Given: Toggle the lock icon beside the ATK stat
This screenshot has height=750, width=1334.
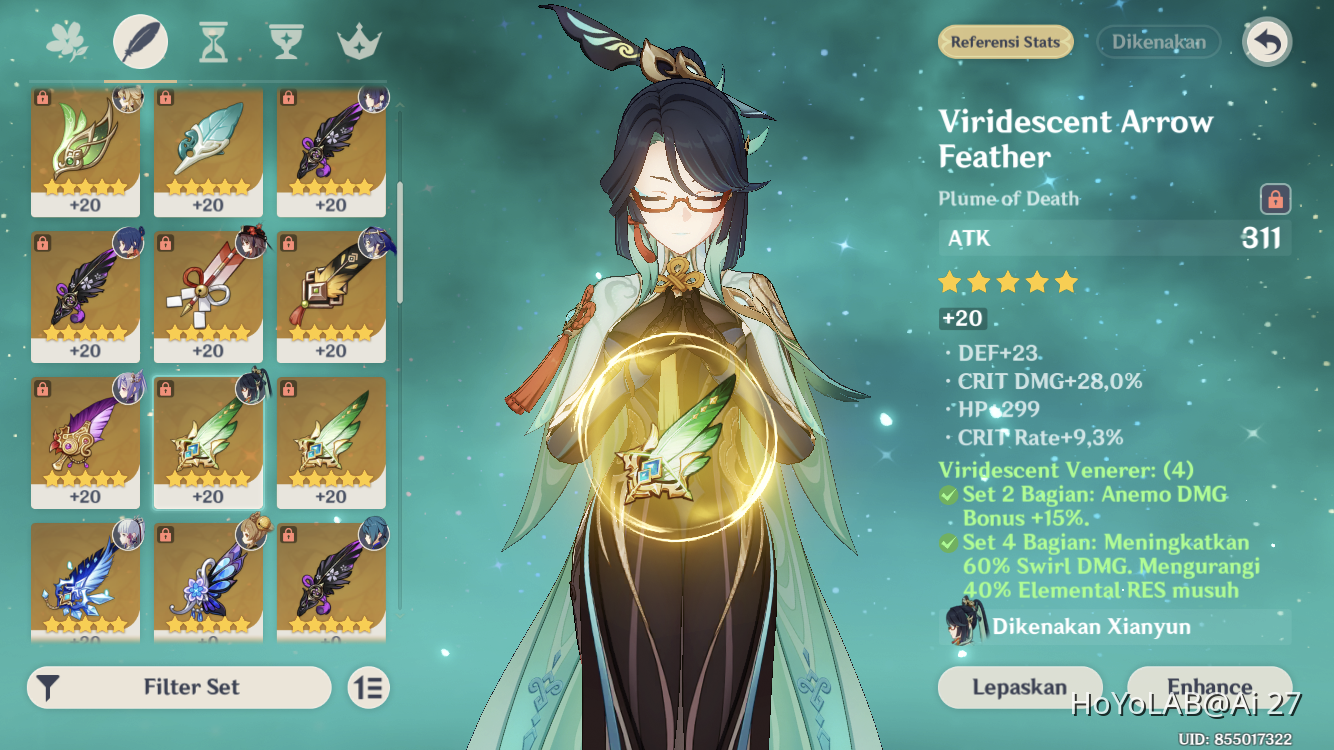Looking at the screenshot, I should click(x=1274, y=199).
